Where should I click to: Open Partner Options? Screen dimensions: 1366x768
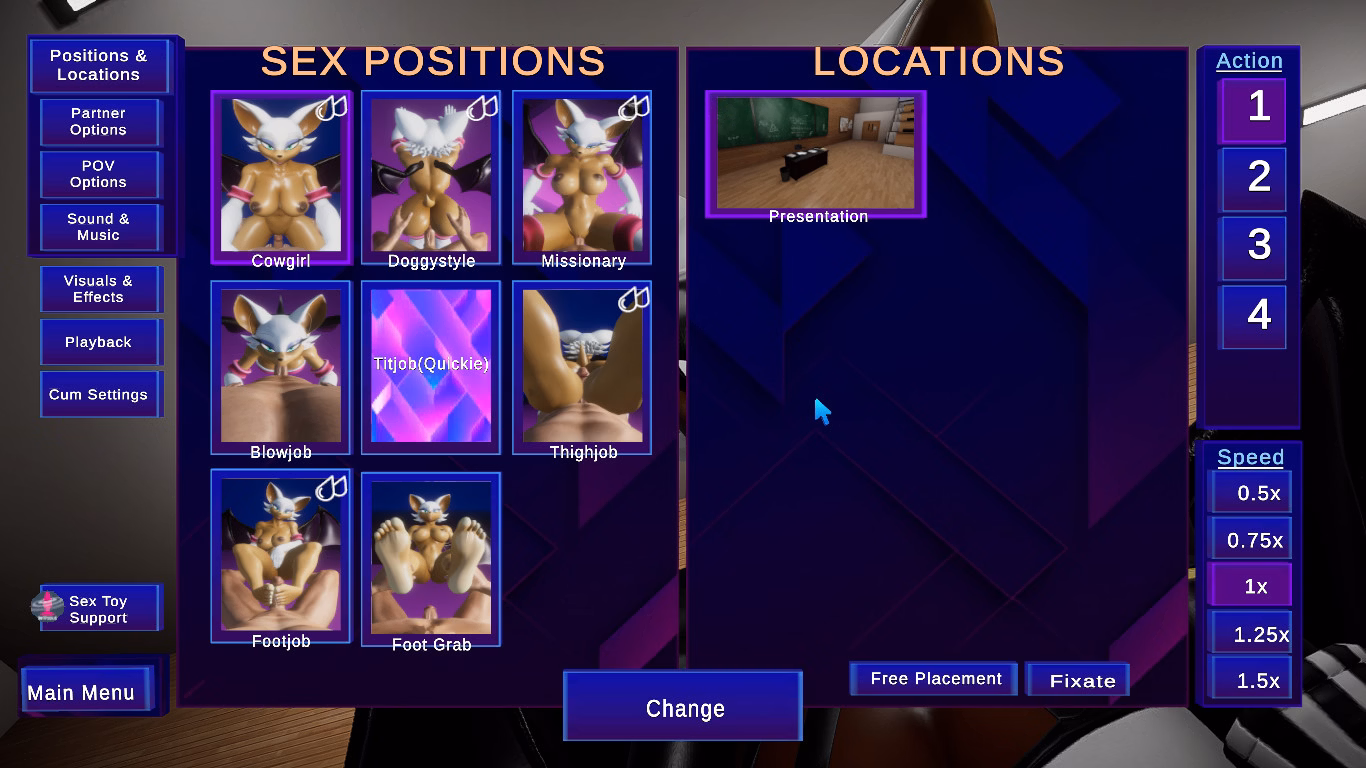pos(98,122)
